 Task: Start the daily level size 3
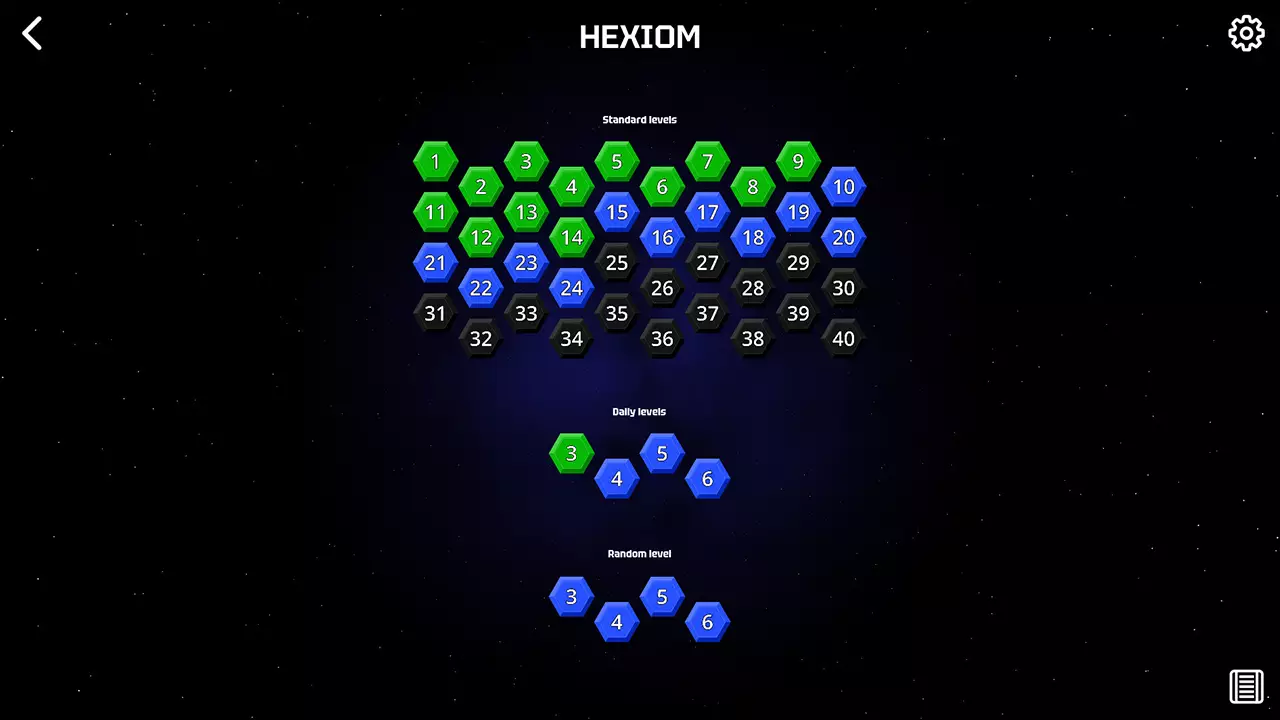(571, 452)
